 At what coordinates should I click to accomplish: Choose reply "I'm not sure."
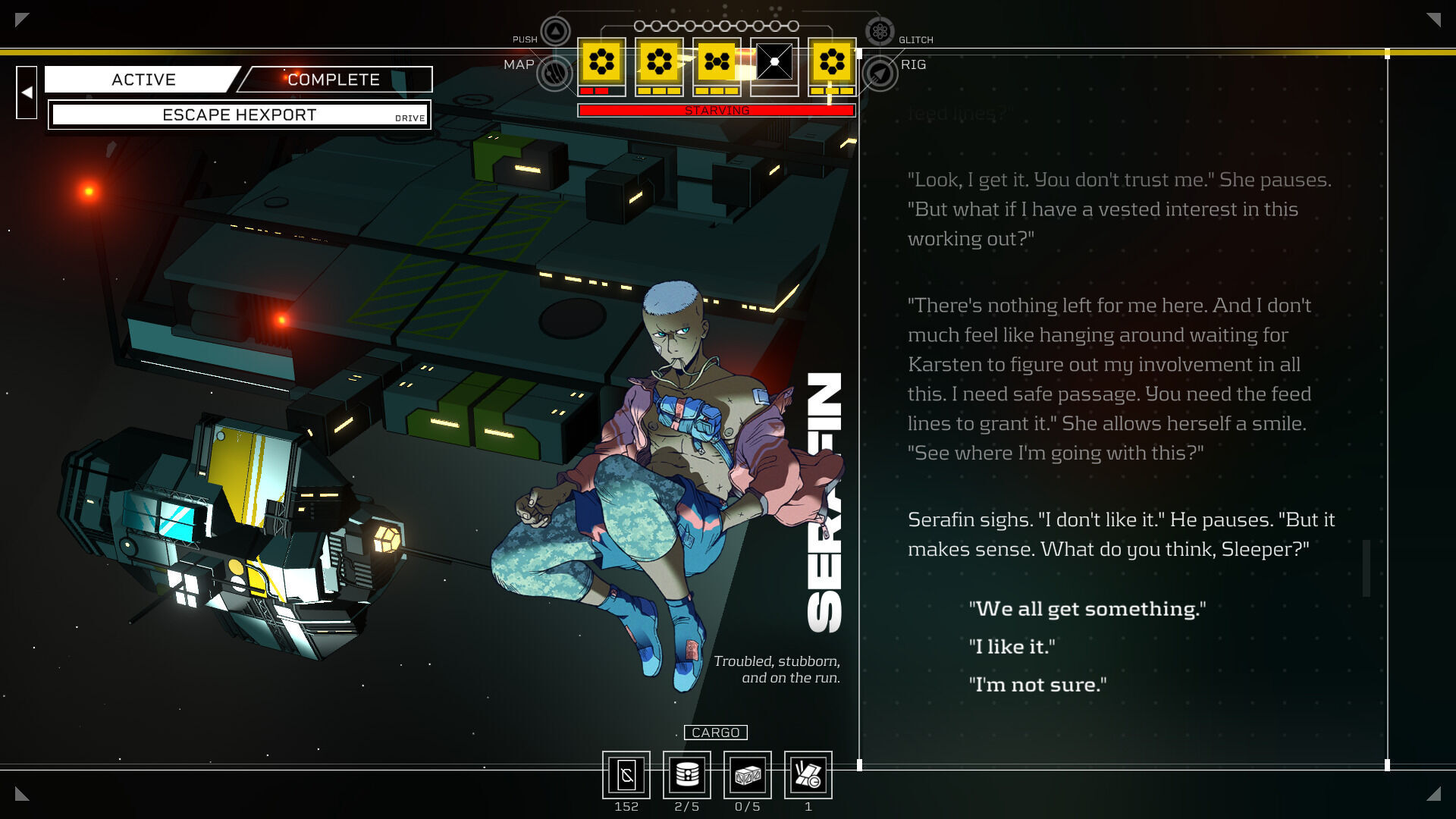click(1037, 685)
